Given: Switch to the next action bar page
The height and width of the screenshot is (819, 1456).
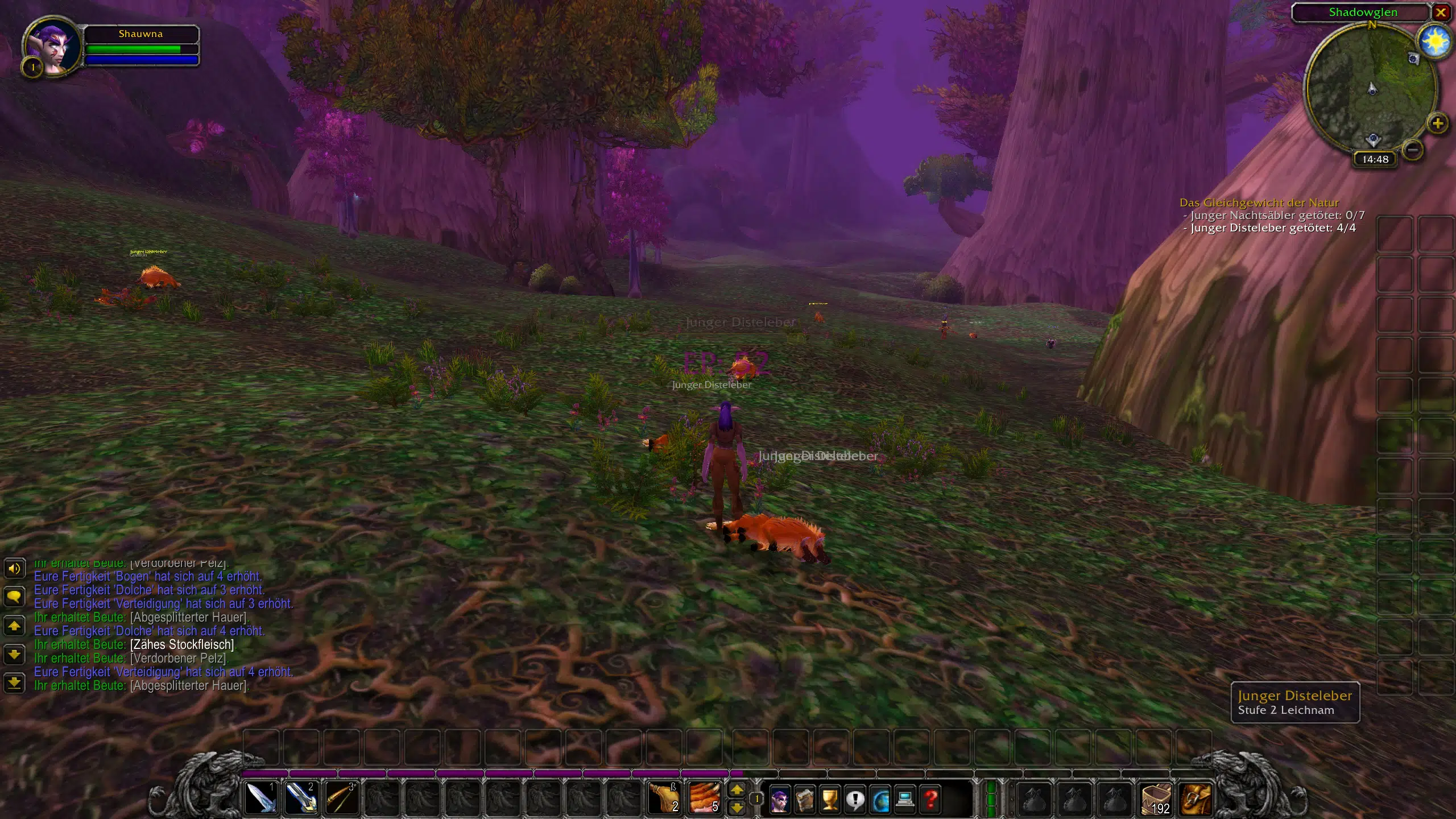Looking at the screenshot, I should click(x=737, y=789).
